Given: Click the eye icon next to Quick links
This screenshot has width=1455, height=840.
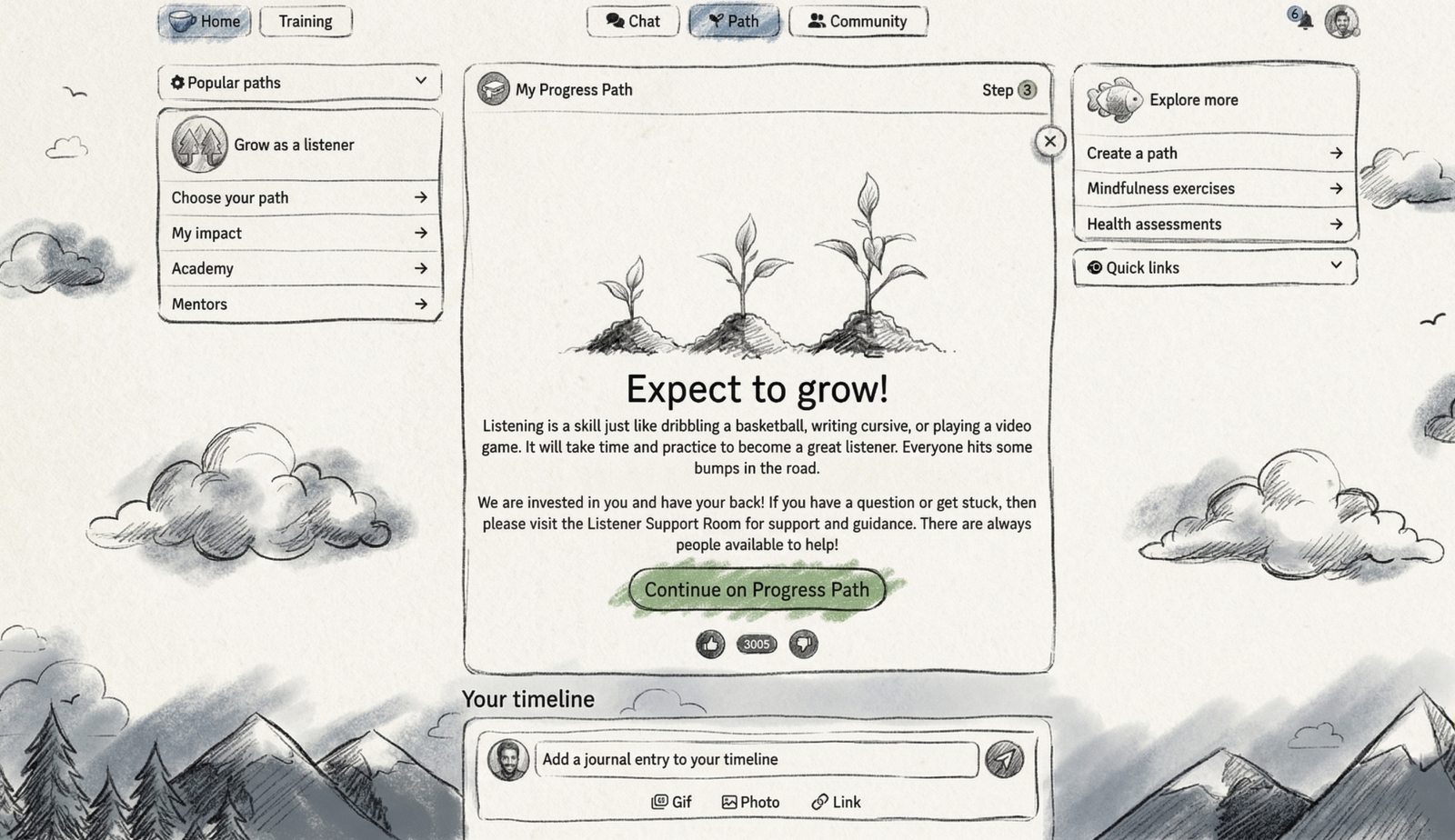Looking at the screenshot, I should [x=1094, y=267].
